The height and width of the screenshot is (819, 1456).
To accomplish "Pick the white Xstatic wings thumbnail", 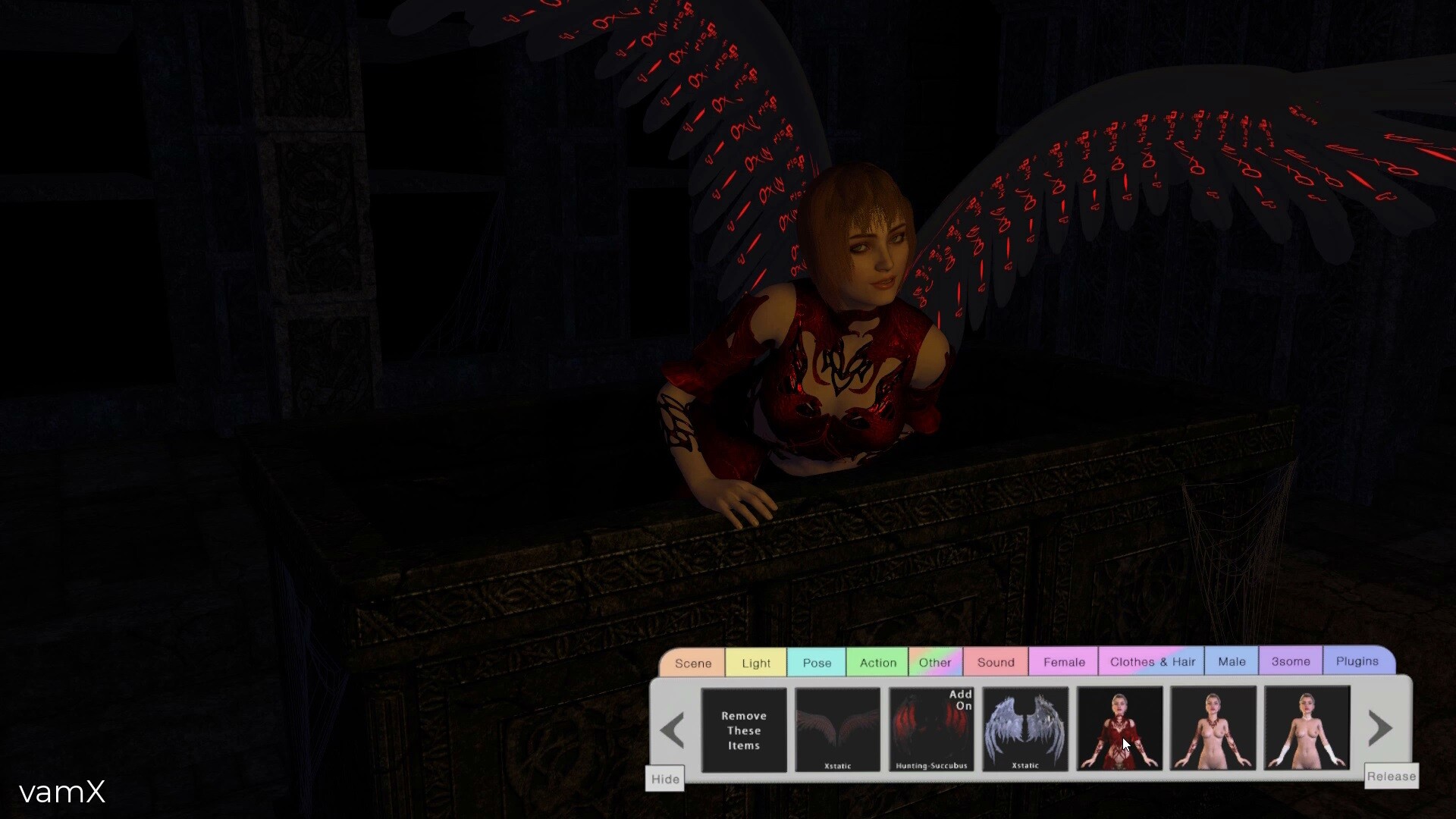I will coord(1025,729).
